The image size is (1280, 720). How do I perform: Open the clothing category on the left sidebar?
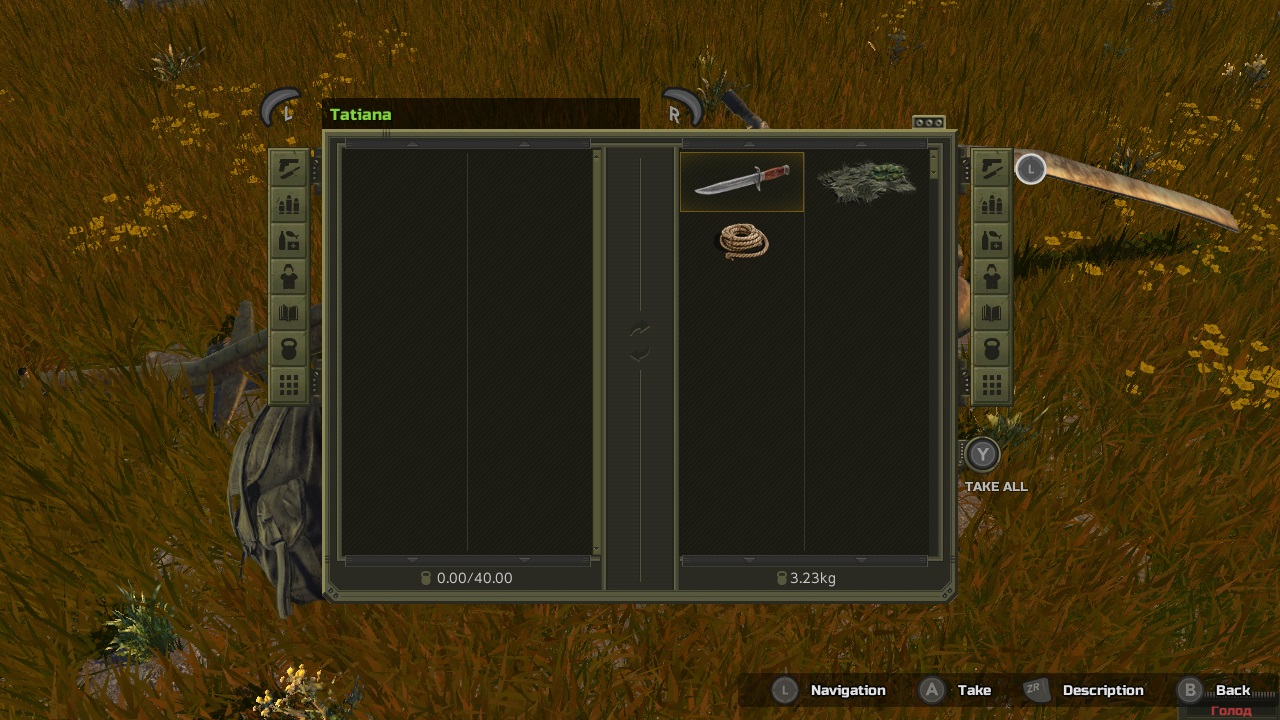click(x=289, y=276)
